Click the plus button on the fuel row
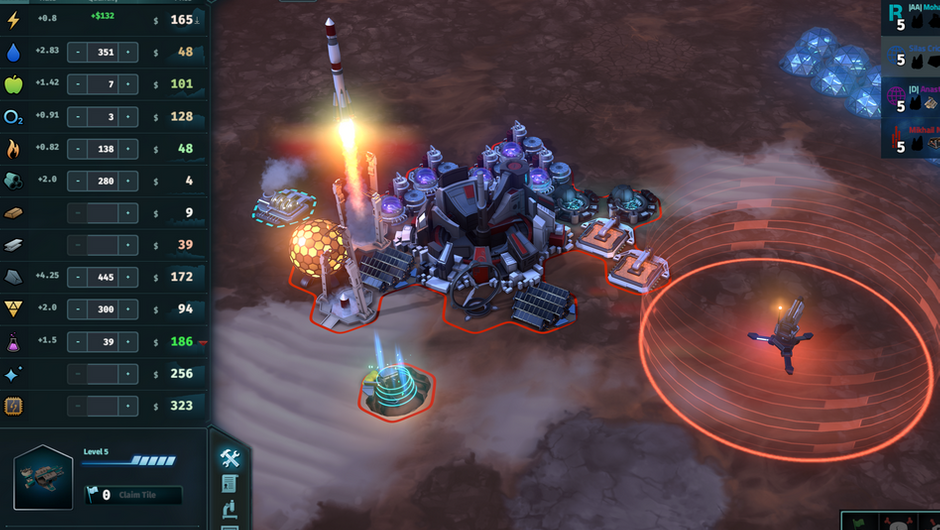The height and width of the screenshot is (530, 940). click(x=128, y=148)
